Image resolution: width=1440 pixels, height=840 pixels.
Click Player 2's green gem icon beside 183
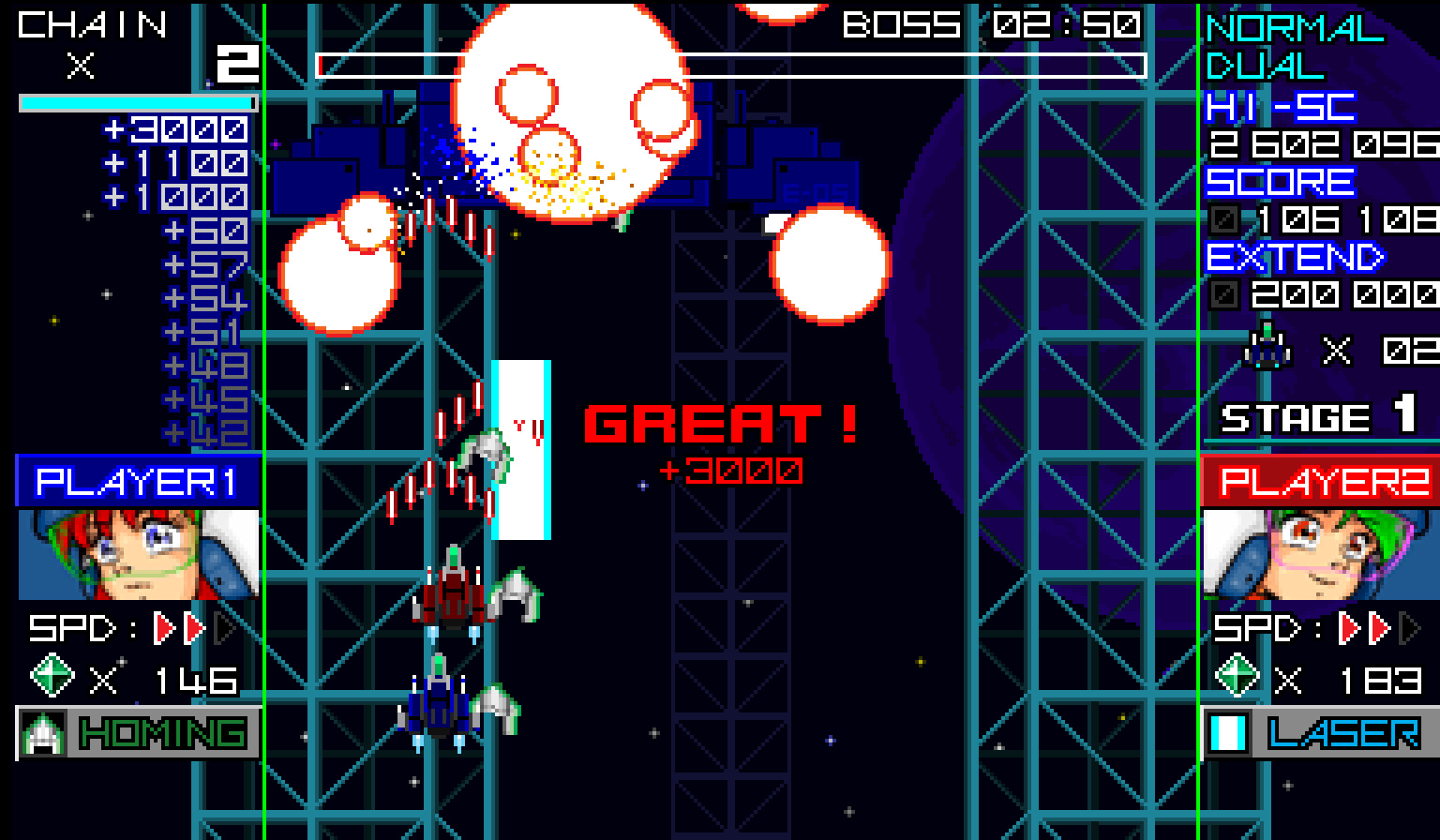click(x=1236, y=677)
